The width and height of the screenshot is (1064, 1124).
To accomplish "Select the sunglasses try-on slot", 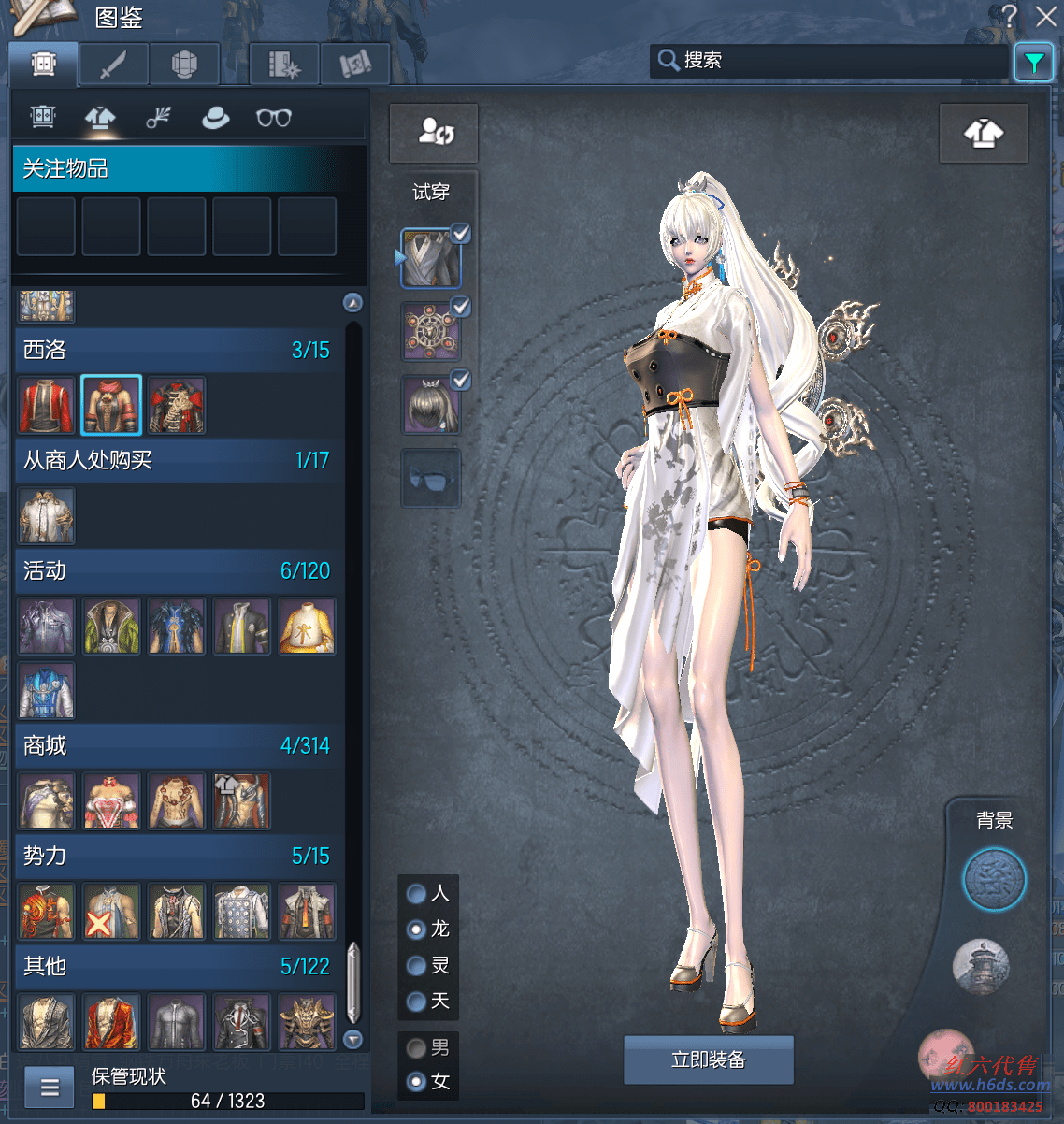I will tap(430, 479).
